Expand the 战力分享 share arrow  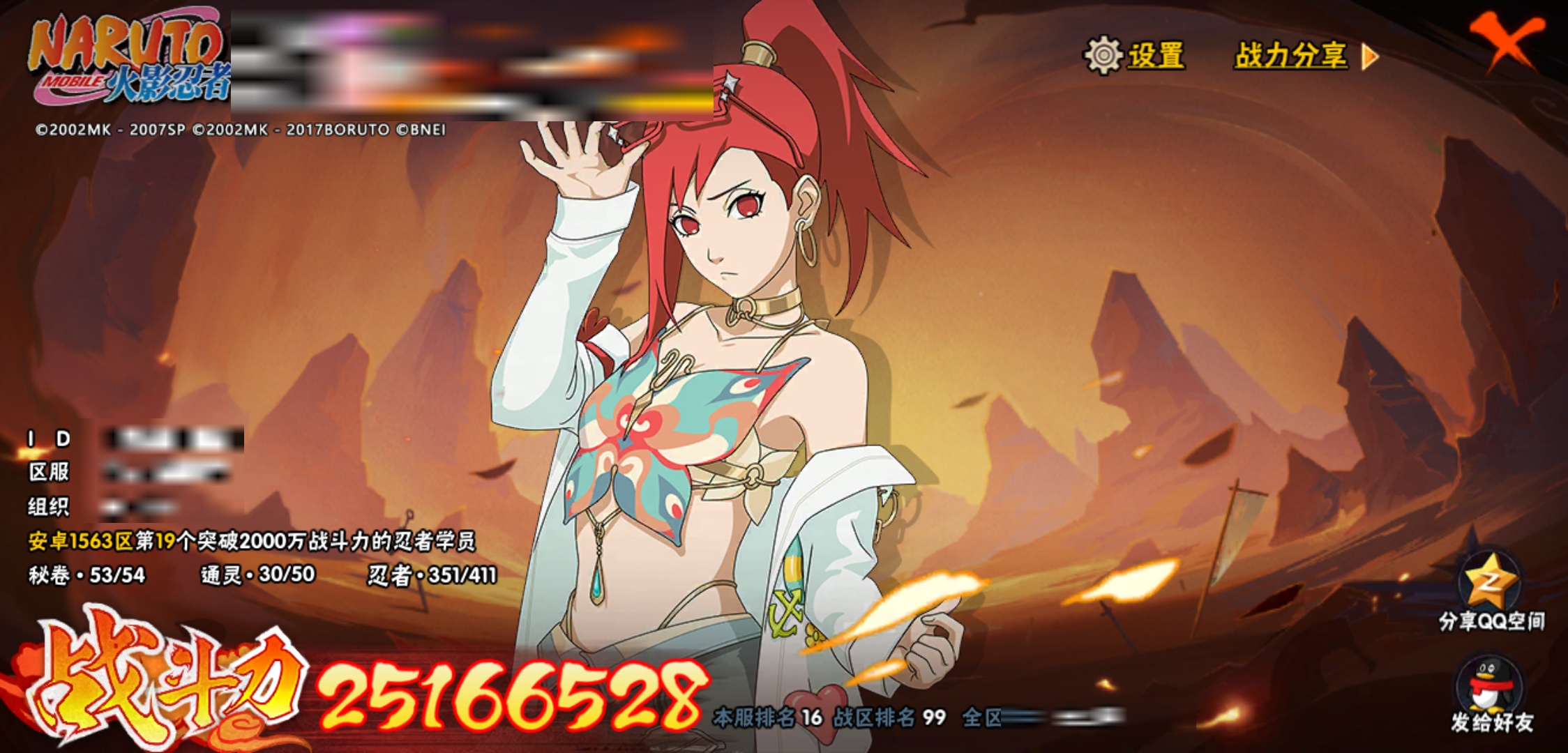(1370, 56)
